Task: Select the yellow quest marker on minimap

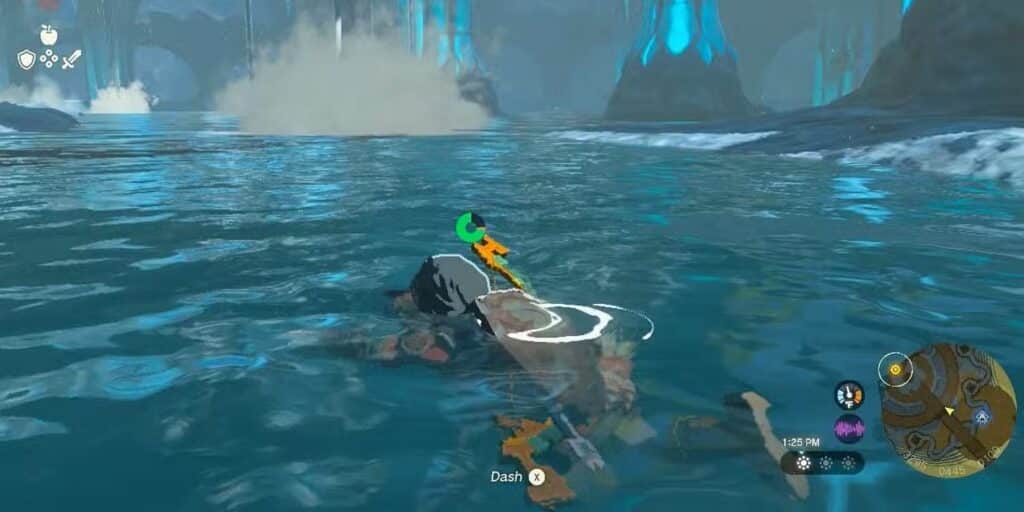Action: click(x=895, y=370)
